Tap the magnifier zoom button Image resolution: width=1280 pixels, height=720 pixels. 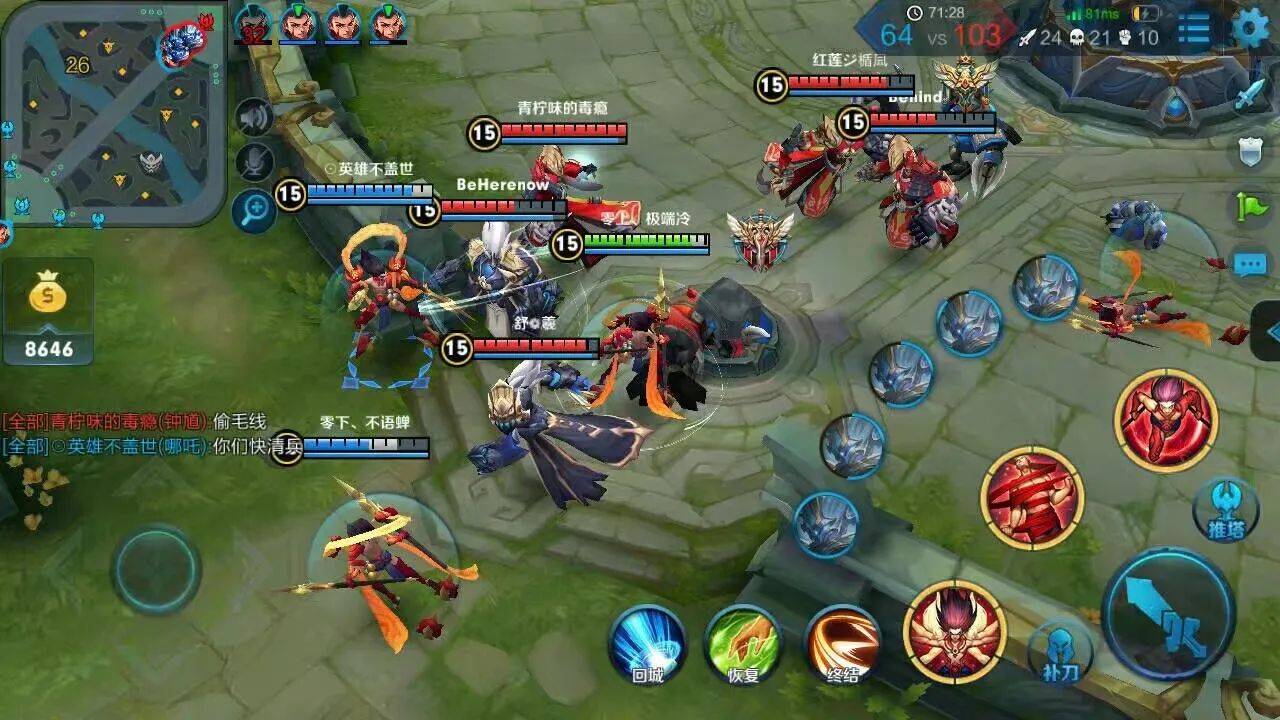tap(255, 210)
